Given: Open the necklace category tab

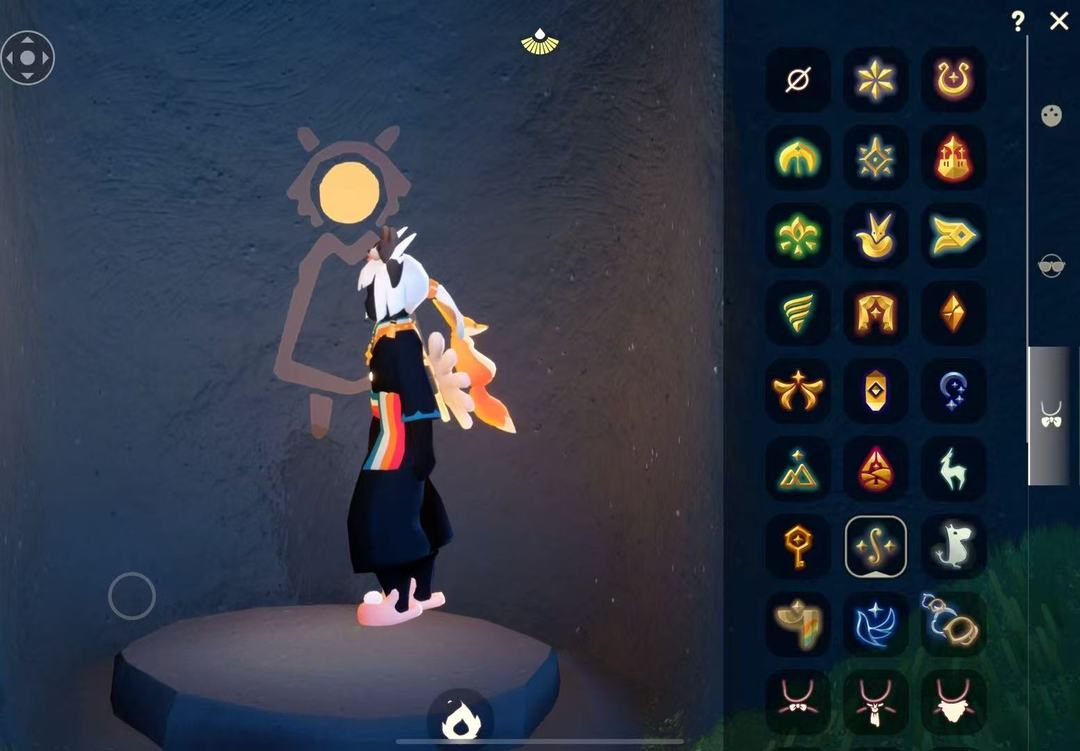Looking at the screenshot, I should tap(1051, 415).
